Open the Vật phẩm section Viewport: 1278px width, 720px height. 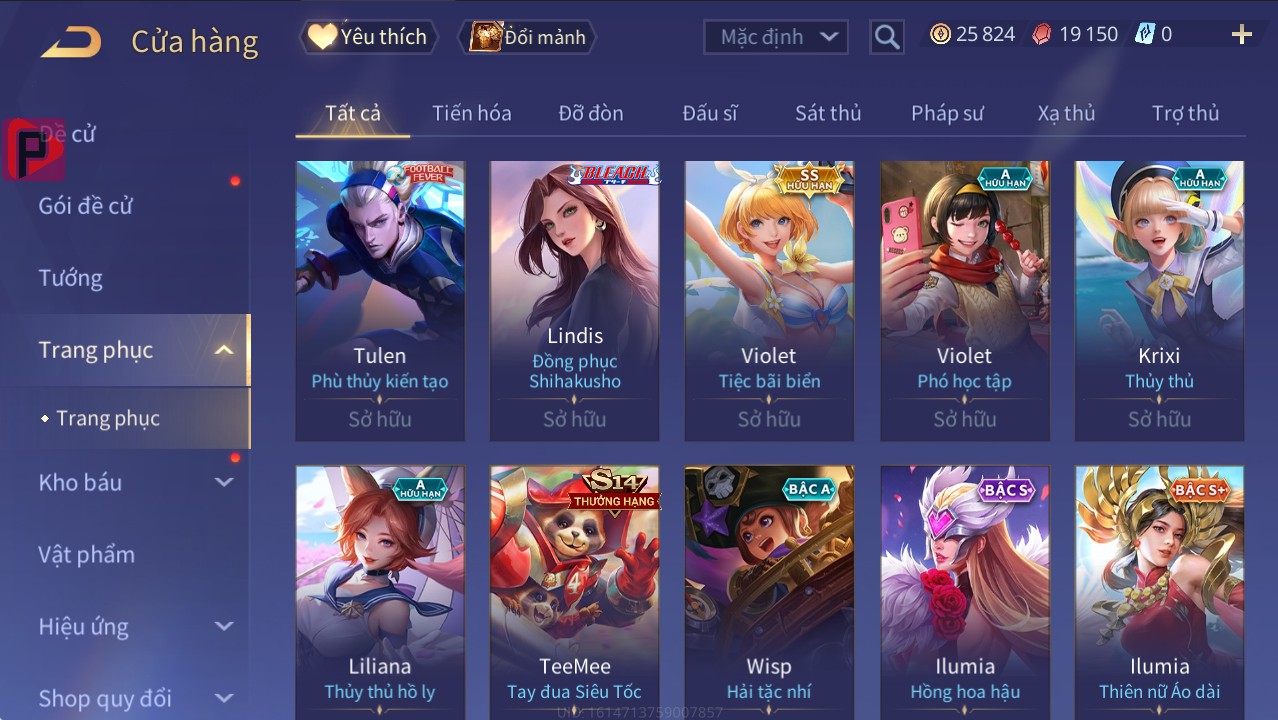(x=87, y=554)
